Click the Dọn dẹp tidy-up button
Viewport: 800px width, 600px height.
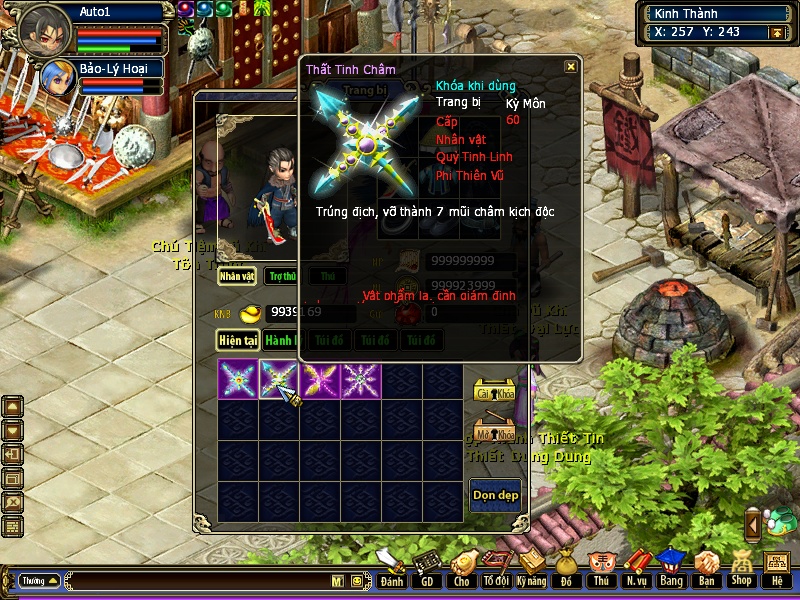coord(495,496)
